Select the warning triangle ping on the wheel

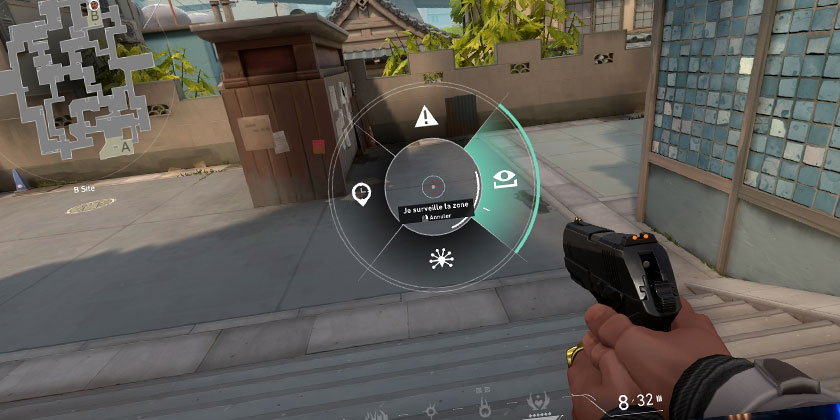pos(427,116)
